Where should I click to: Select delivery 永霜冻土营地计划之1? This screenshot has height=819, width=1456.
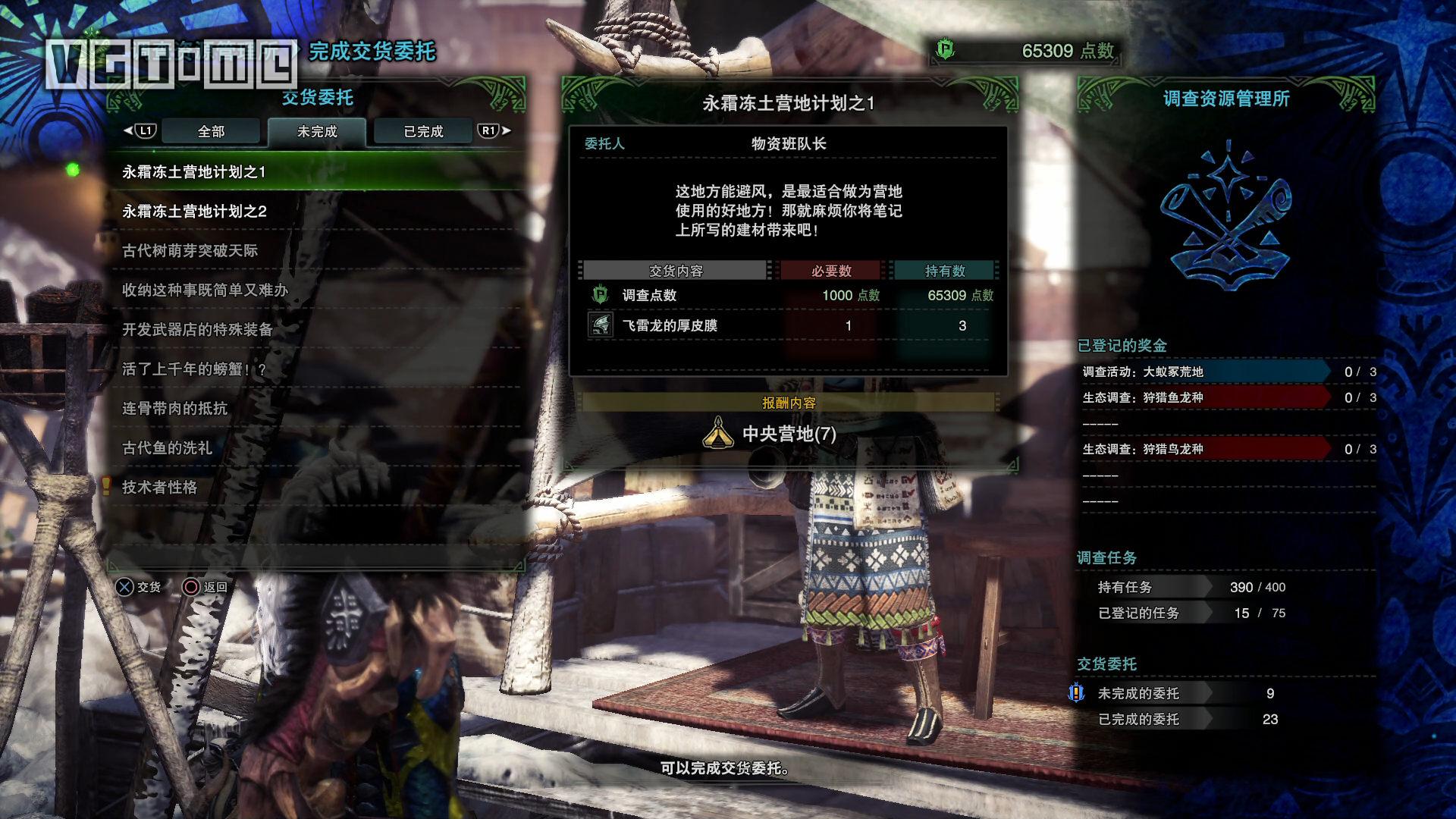[x=194, y=172]
